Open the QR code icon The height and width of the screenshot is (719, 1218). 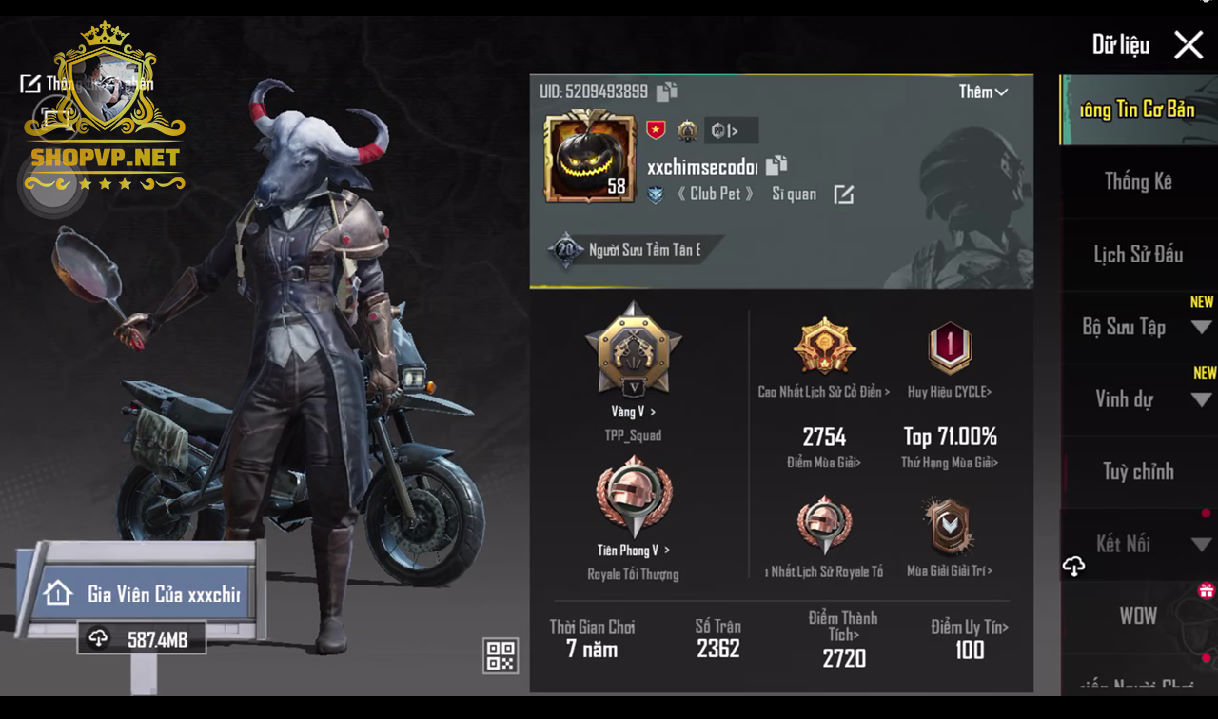pos(501,655)
